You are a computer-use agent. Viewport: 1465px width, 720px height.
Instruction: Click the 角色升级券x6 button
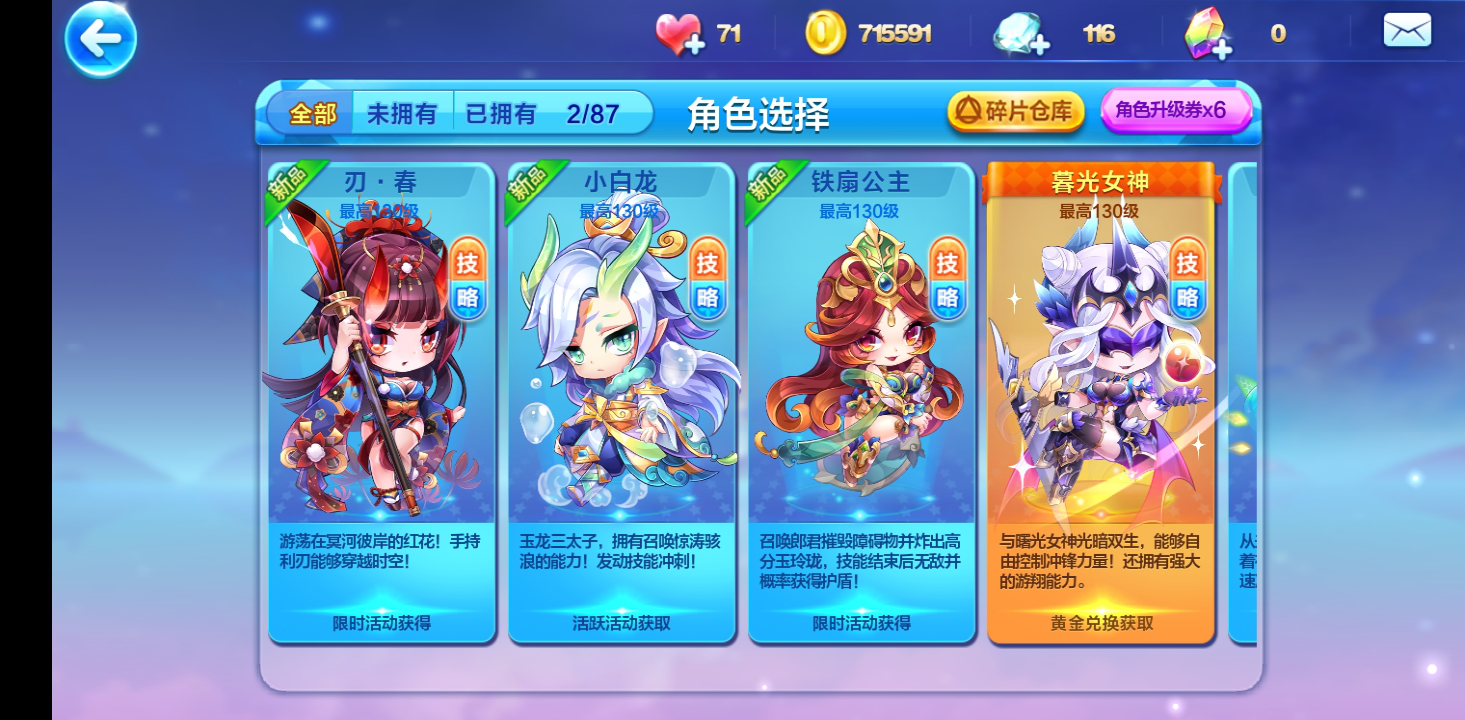[x=1175, y=111]
